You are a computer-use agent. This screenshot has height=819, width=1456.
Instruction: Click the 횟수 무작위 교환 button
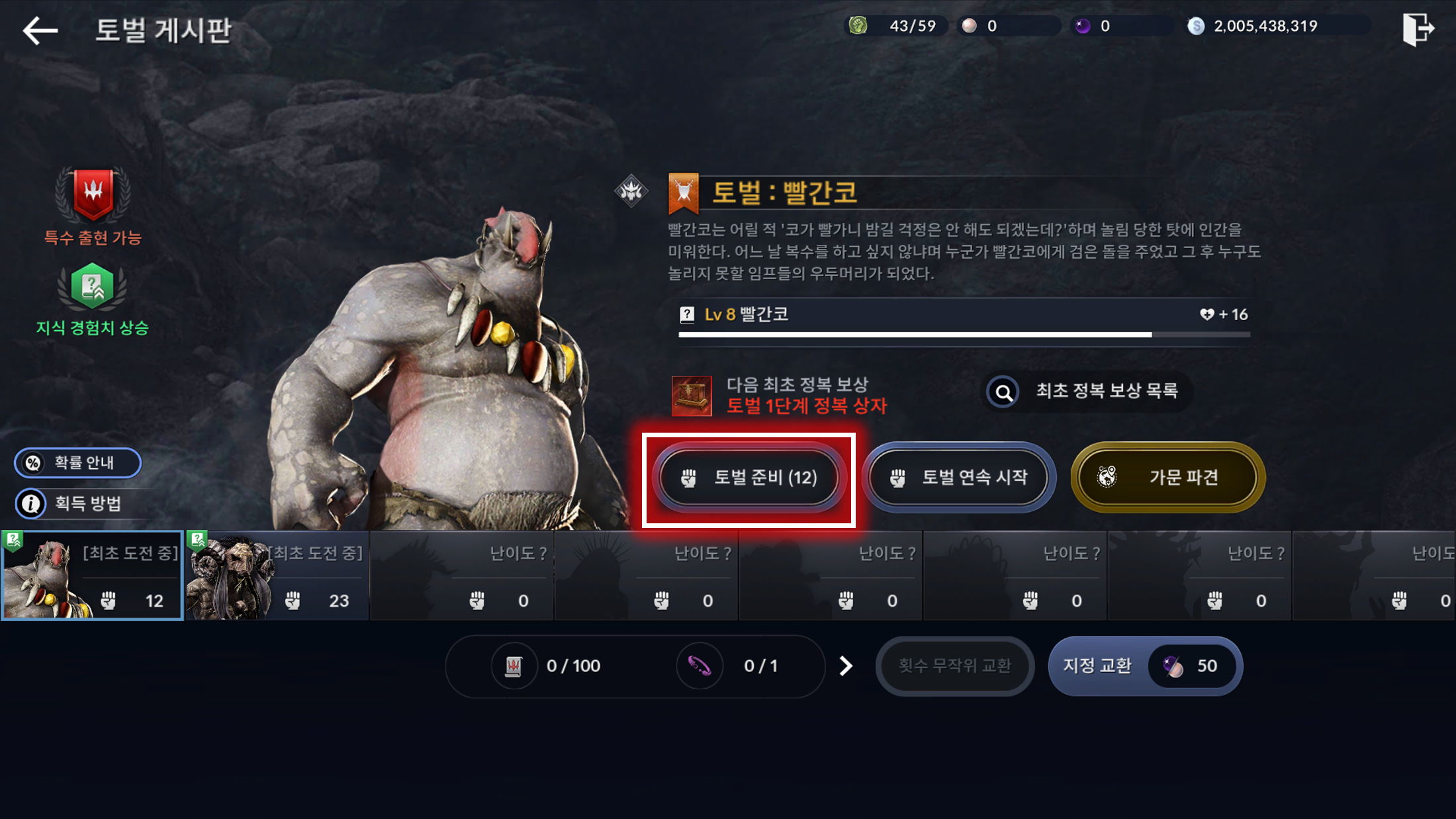(954, 666)
